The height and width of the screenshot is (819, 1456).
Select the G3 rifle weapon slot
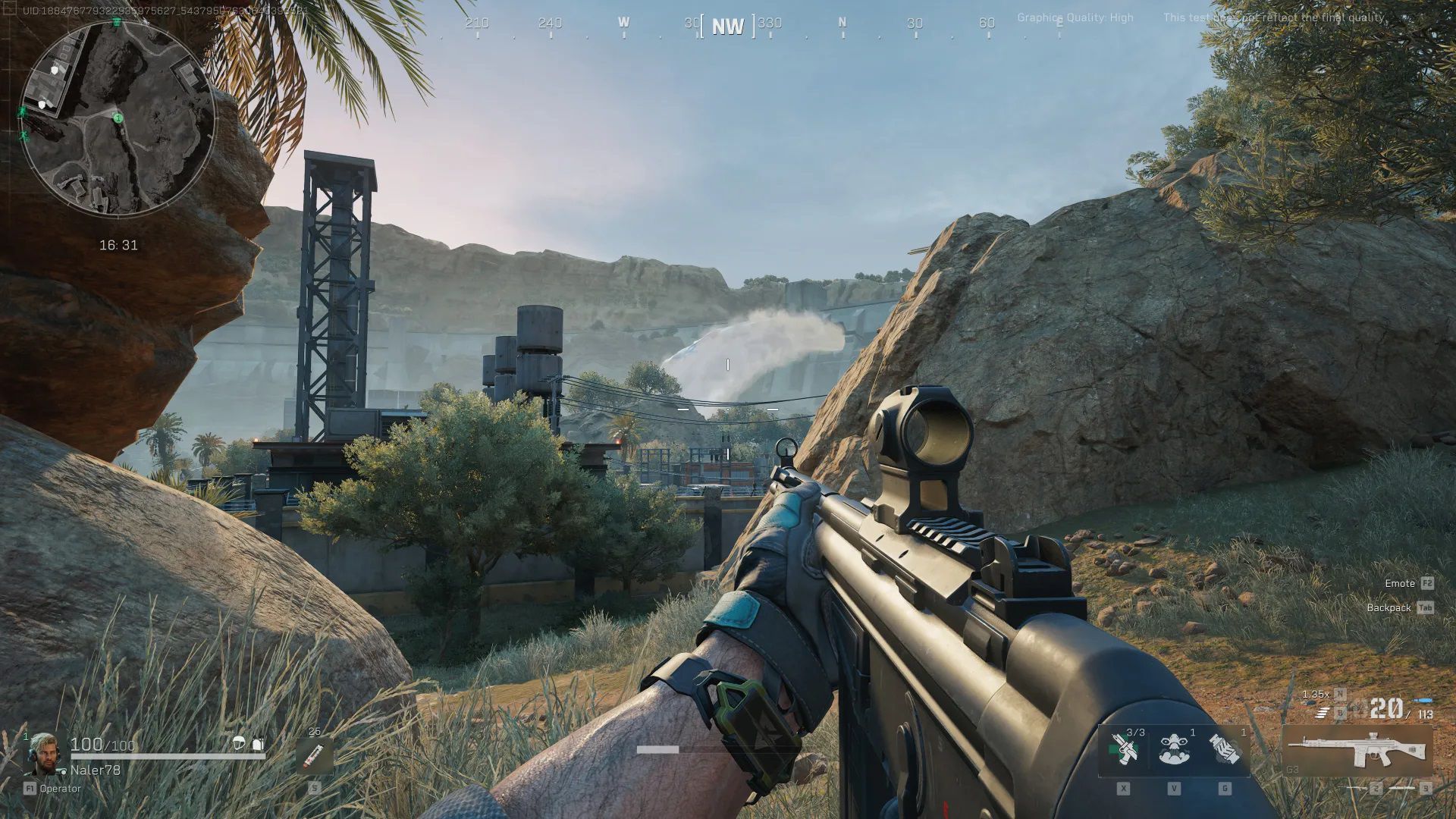pyautogui.click(x=1357, y=751)
